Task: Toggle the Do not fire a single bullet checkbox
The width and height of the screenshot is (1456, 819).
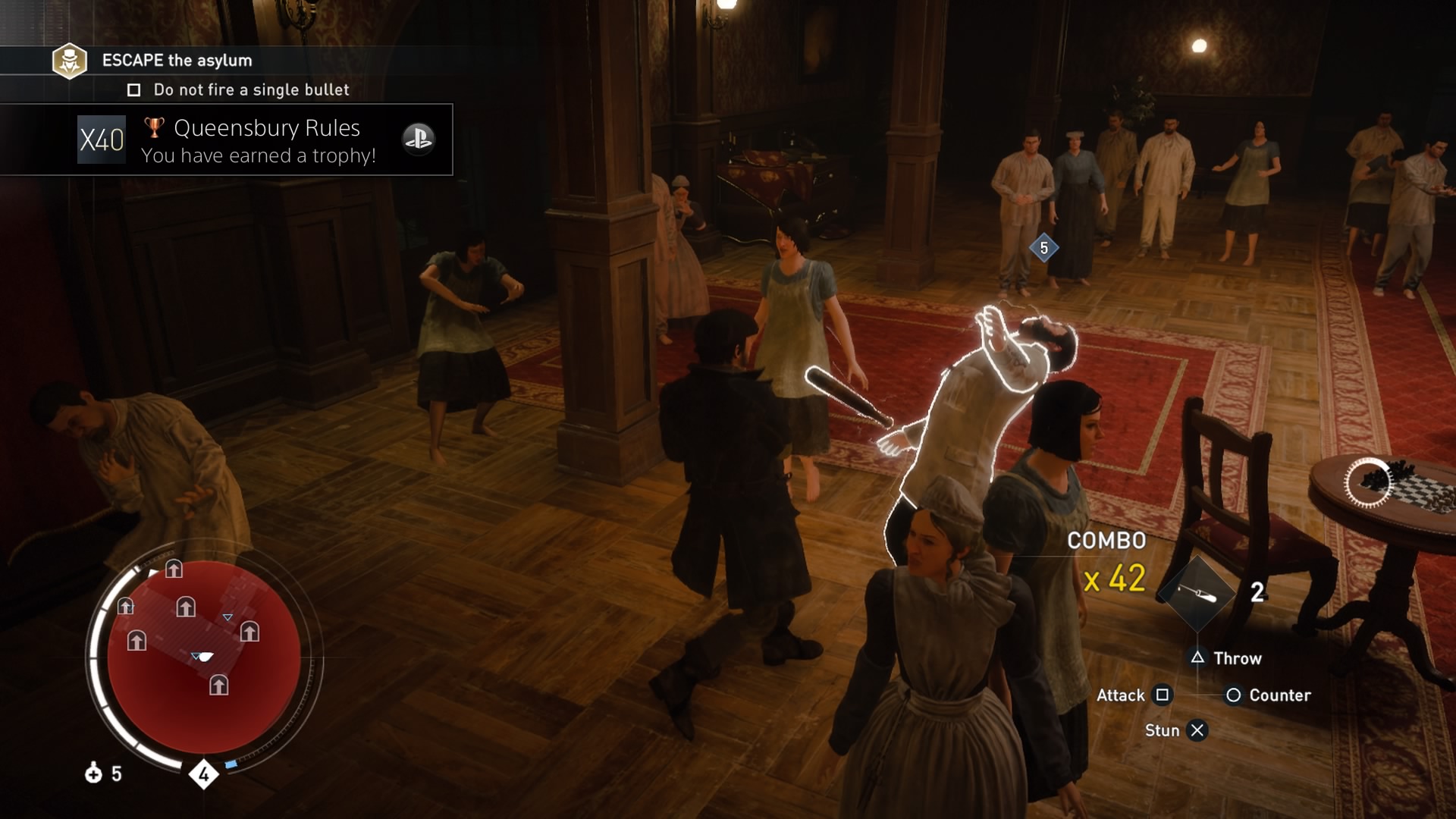Action: 134,90
